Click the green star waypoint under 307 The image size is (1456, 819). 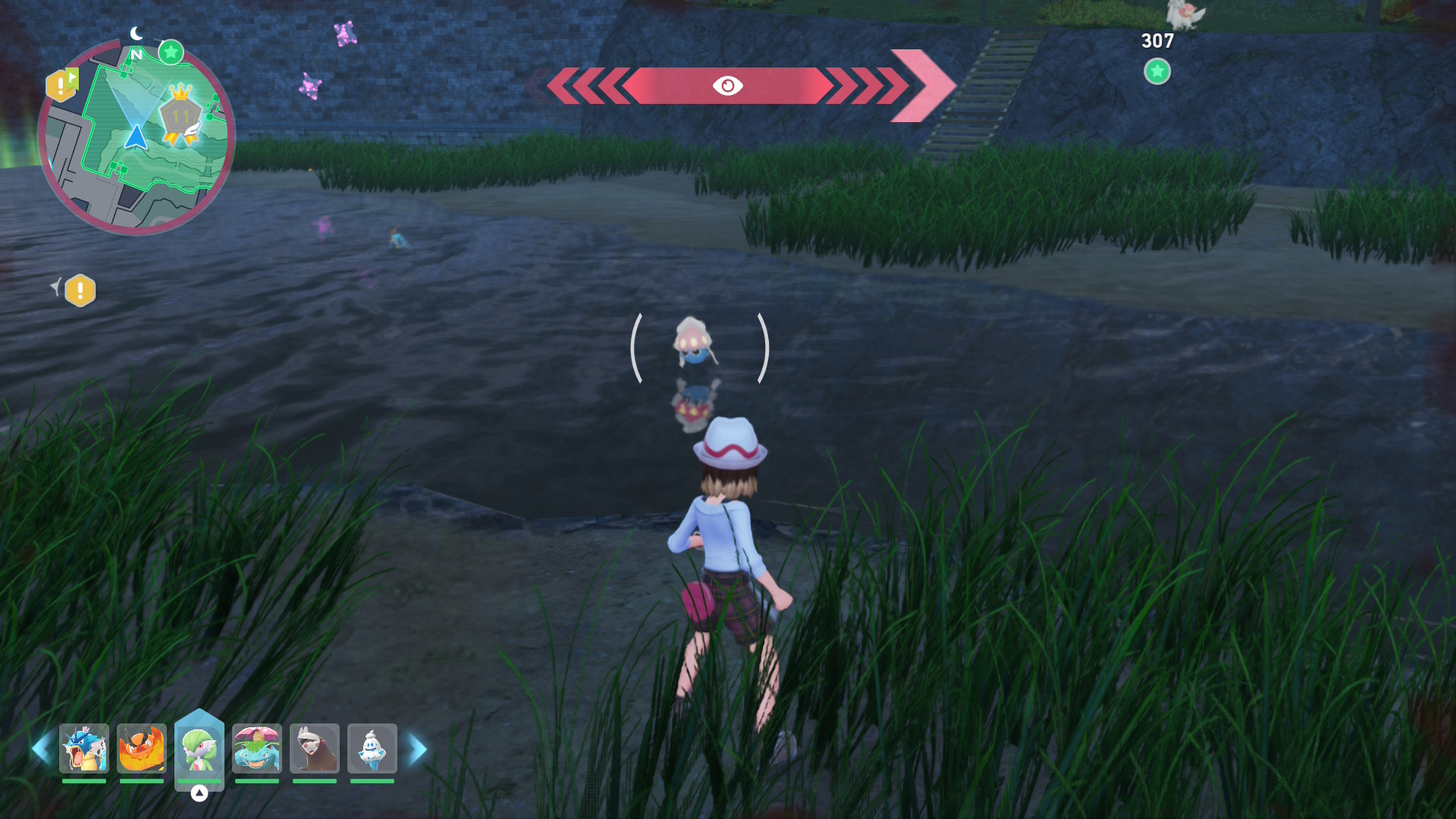pos(1157,72)
